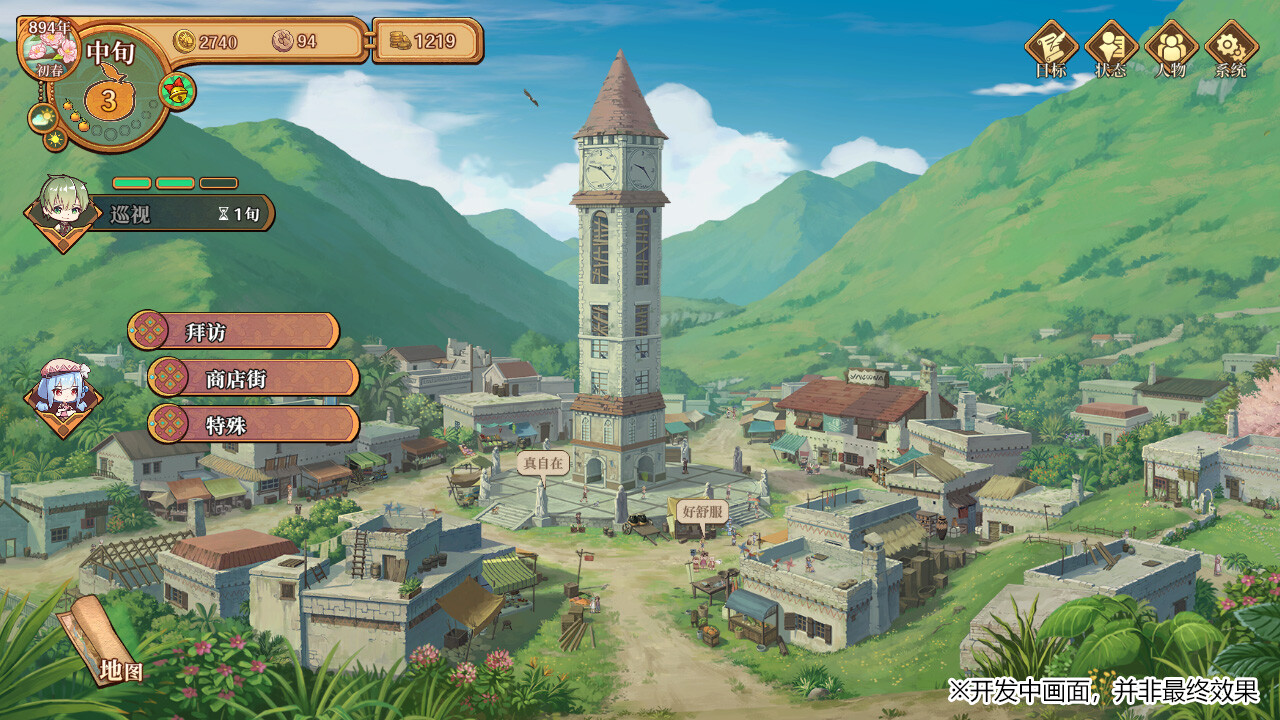Click the bell icon beside the calendar
This screenshot has width=1280, height=720.
[x=176, y=92]
